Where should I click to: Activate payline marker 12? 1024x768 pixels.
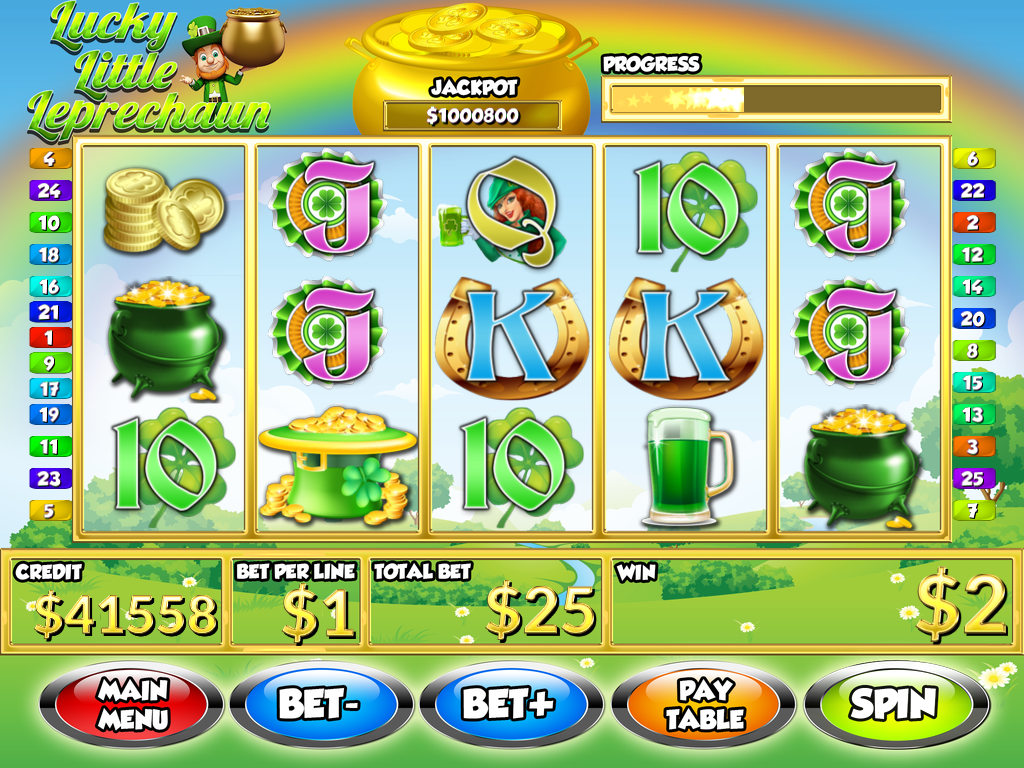(x=972, y=254)
